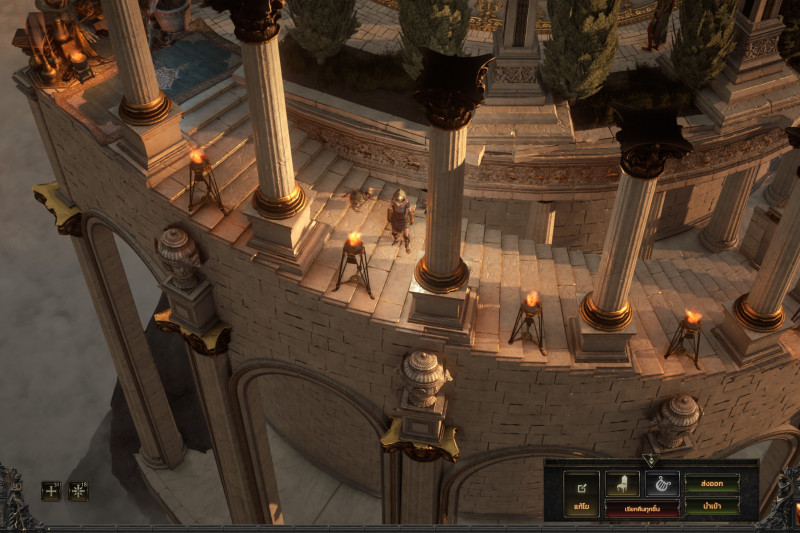Click the red reclaim-all decorations button

click(x=641, y=508)
